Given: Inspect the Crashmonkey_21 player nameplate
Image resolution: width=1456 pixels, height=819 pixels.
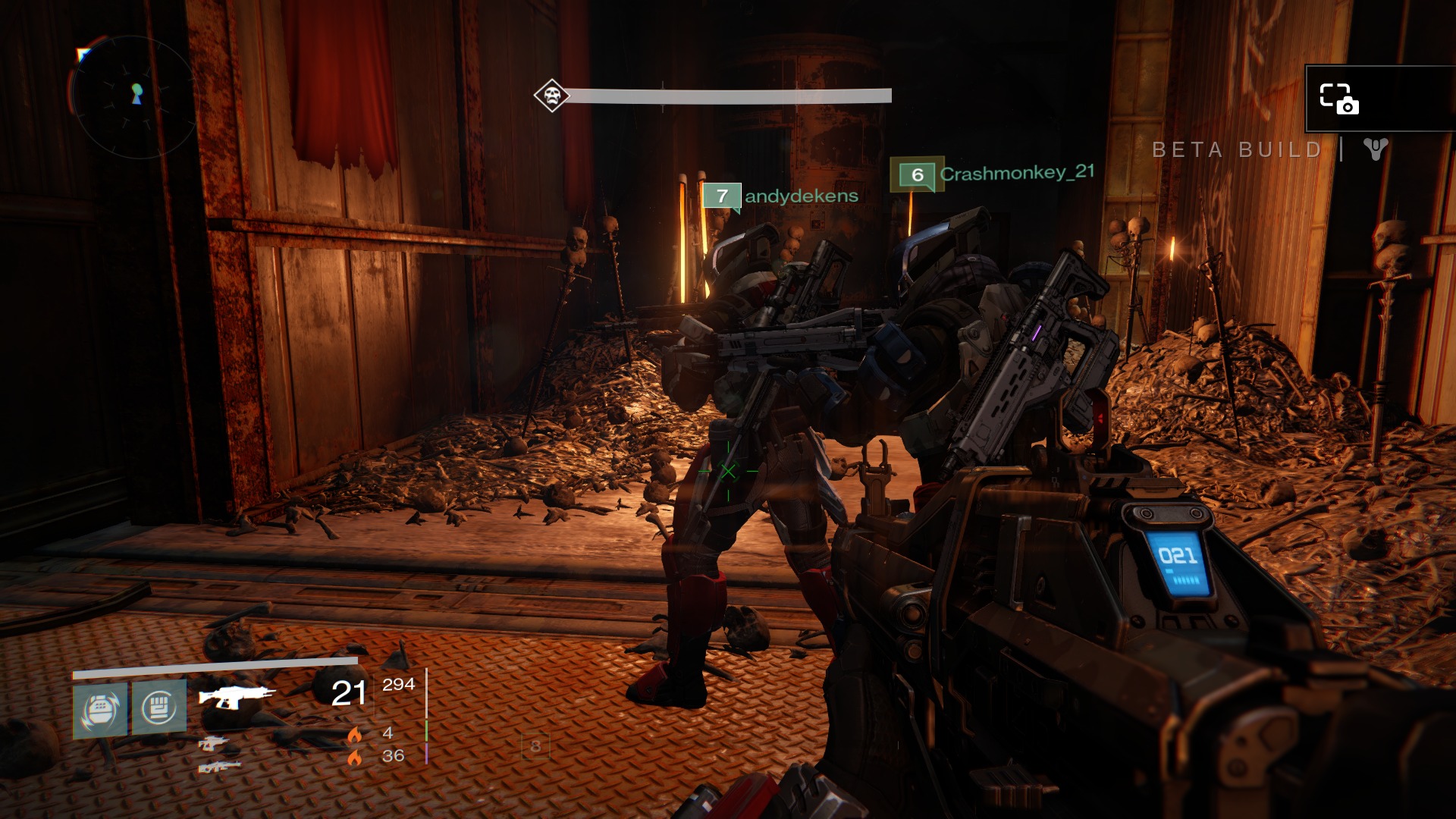Looking at the screenshot, I should click(x=993, y=174).
